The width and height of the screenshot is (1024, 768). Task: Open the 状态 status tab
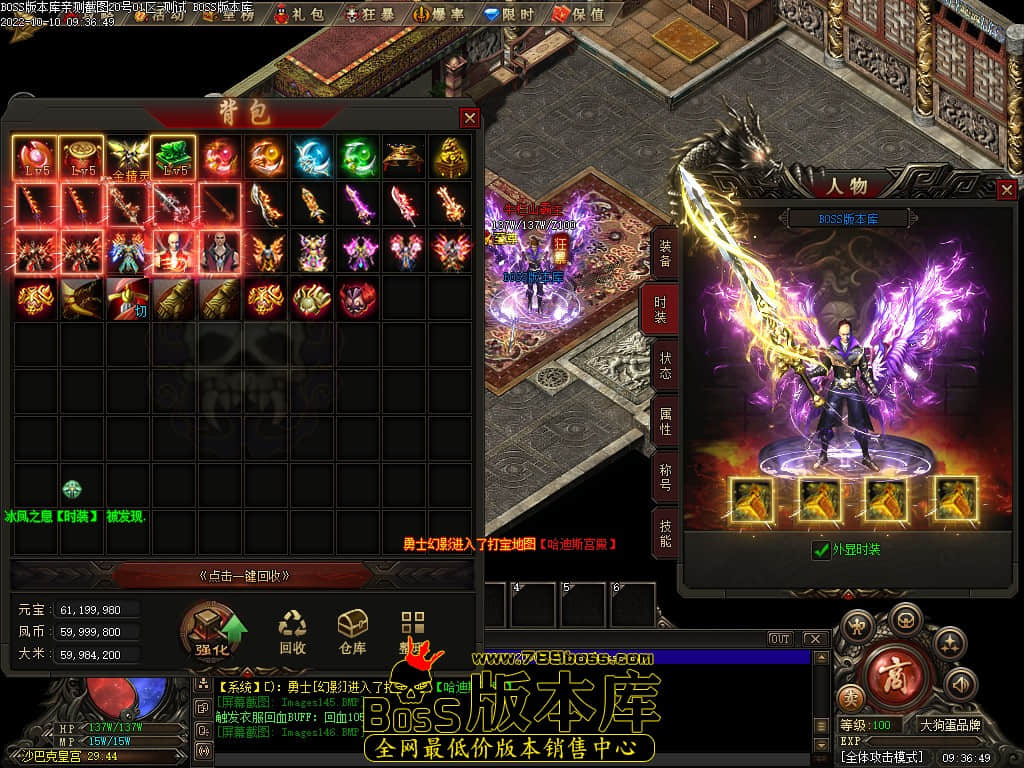coord(664,364)
